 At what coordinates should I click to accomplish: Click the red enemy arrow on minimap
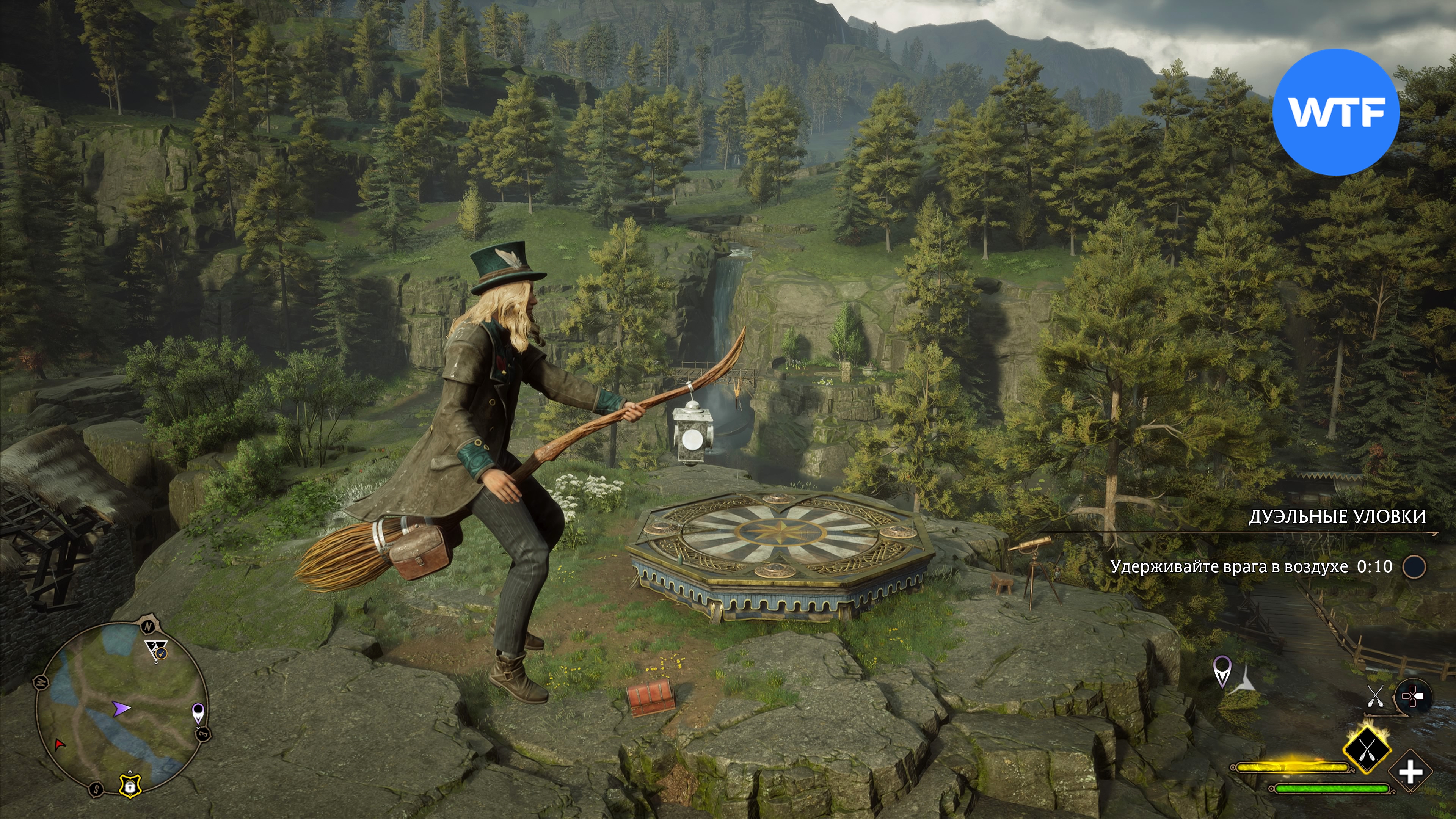click(x=59, y=744)
